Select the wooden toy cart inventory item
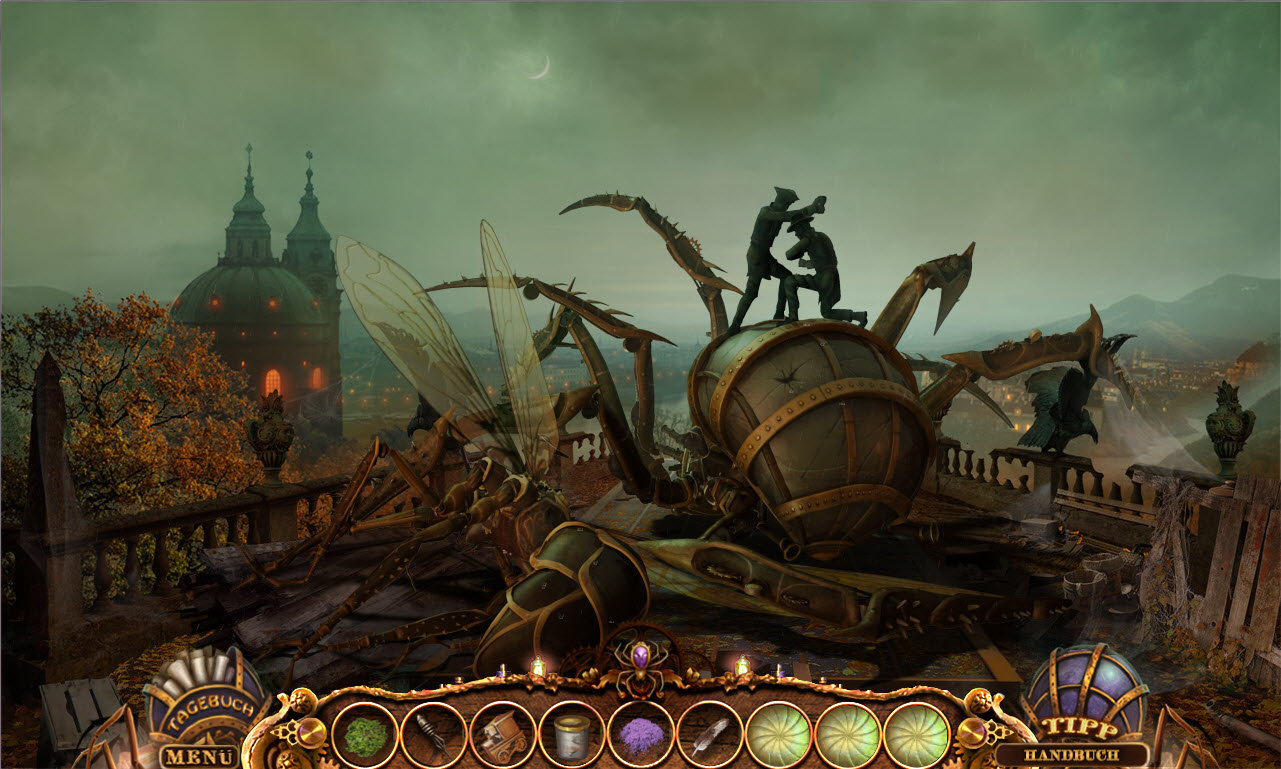The image size is (1281, 769). [503, 735]
